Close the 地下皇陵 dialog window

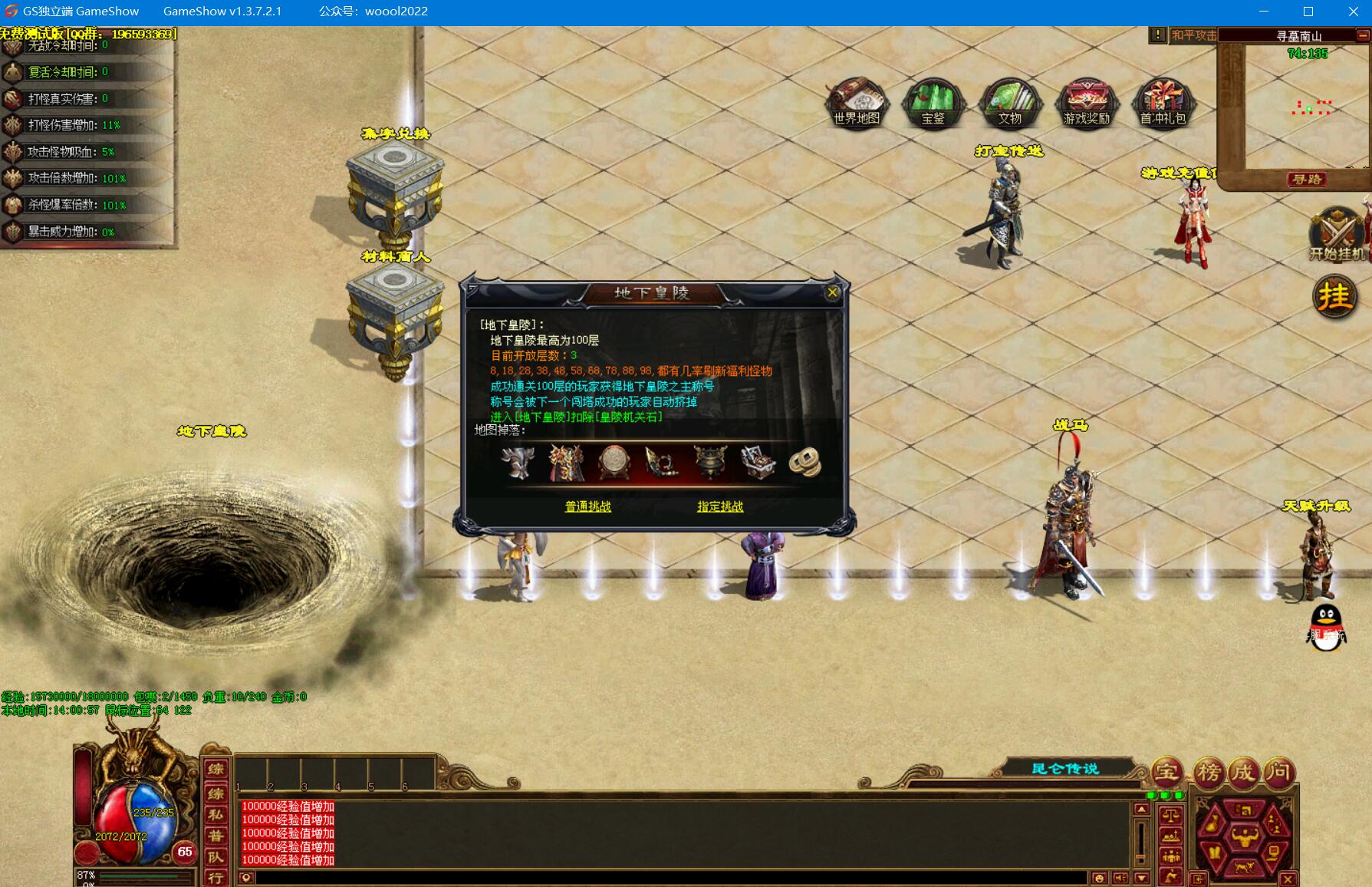point(832,292)
